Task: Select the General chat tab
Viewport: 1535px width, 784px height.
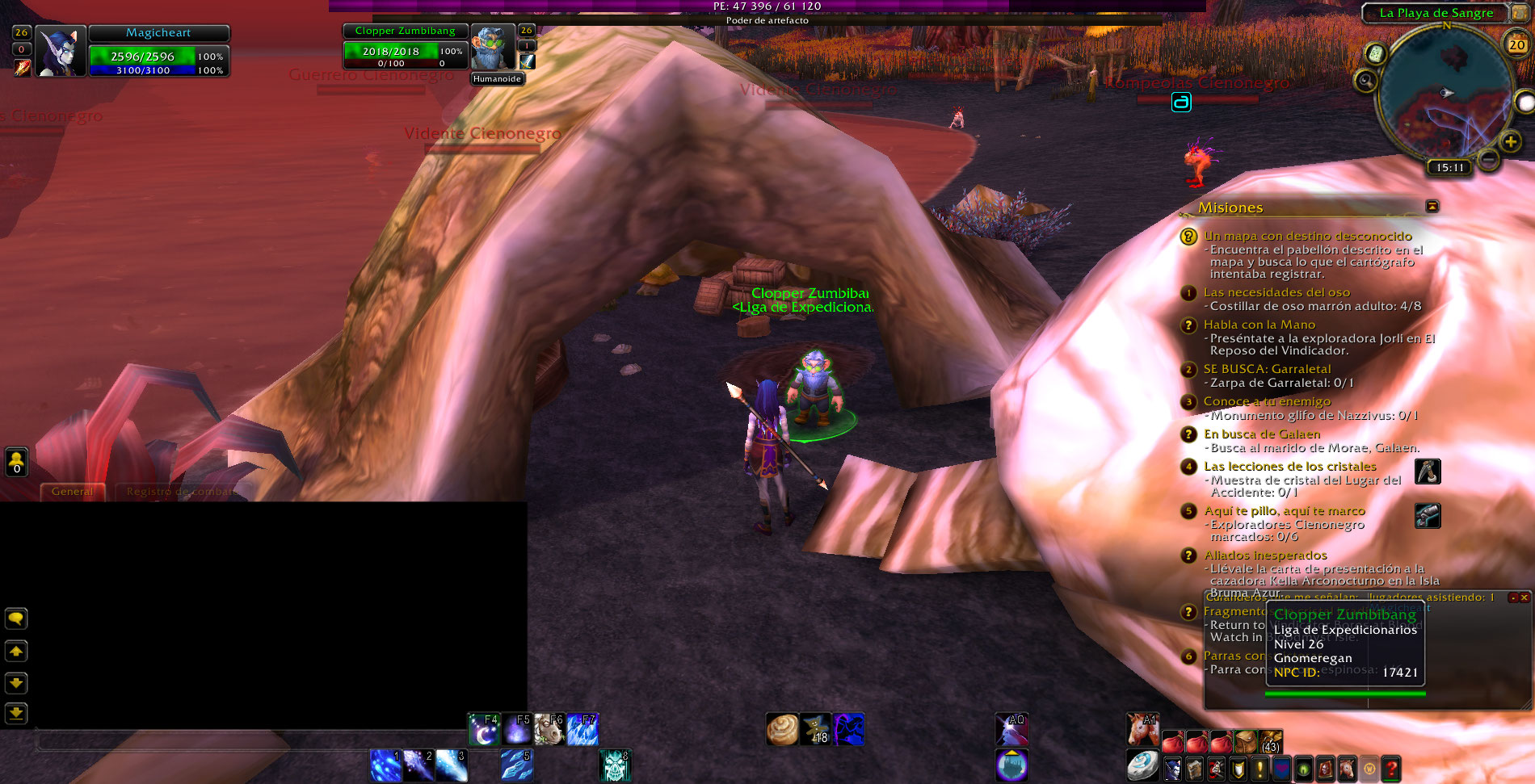Action: pyautogui.click(x=72, y=492)
